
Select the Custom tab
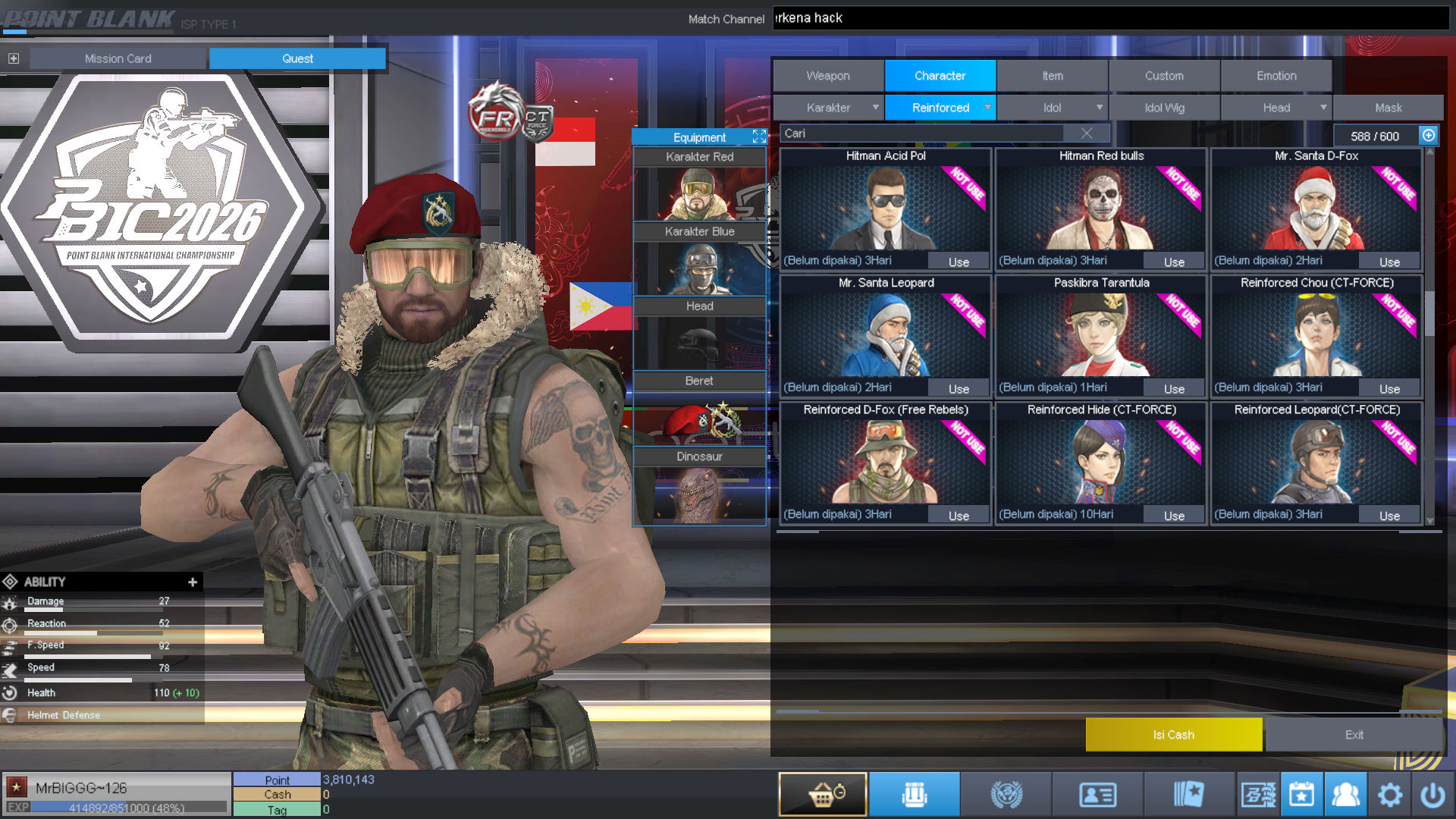tap(1163, 76)
